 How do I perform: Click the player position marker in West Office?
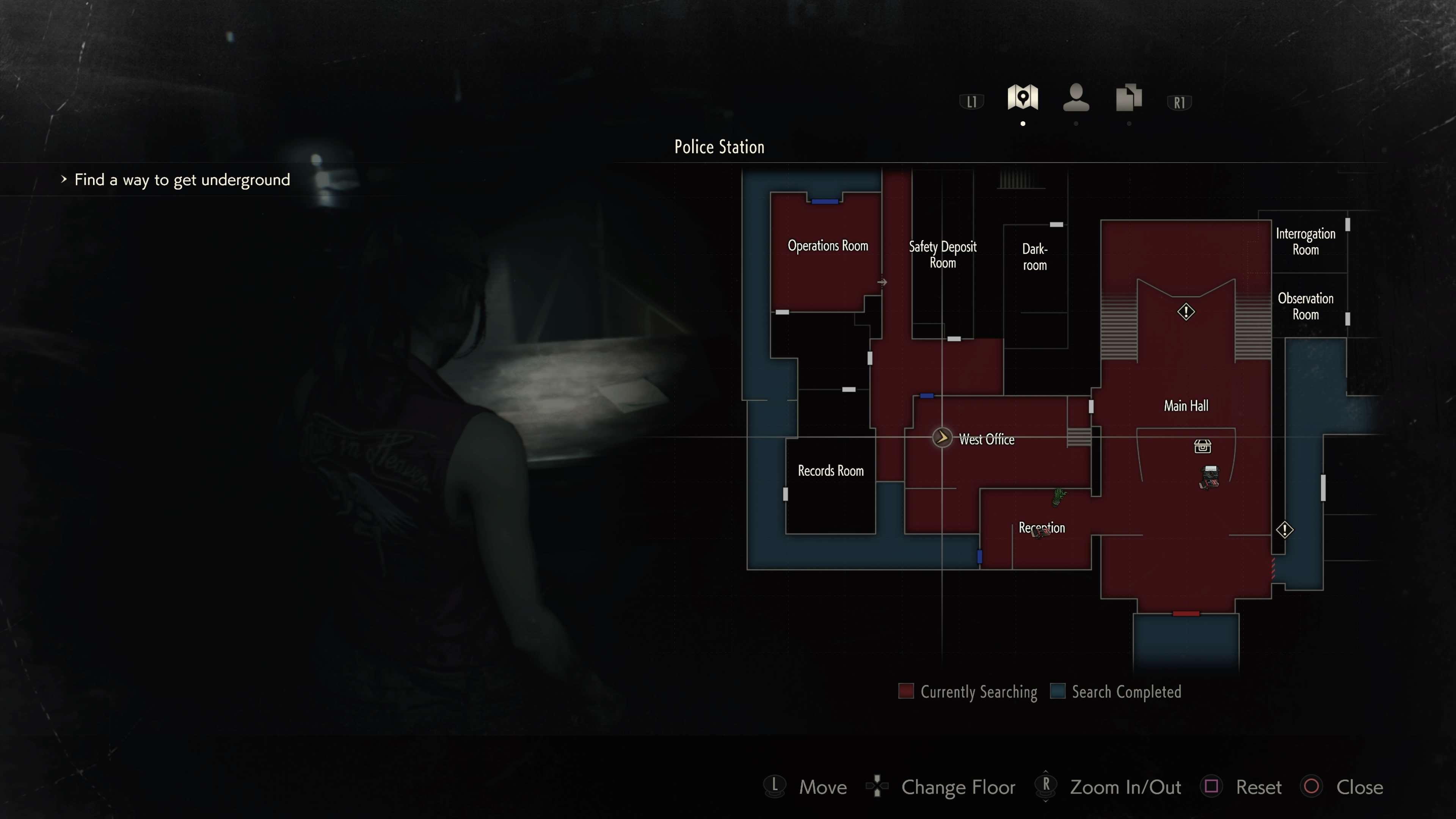941,438
